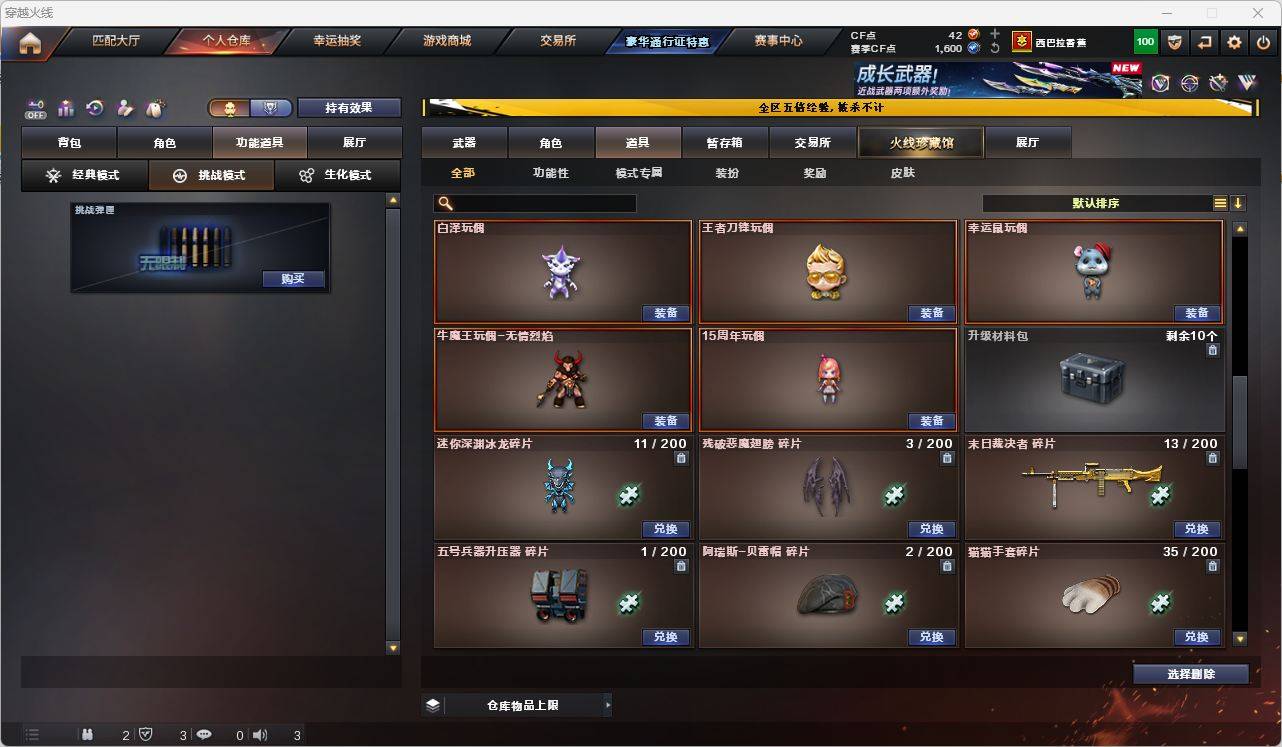Click the puzzle piece icon on 猫猫手套碎片
Screen dimensions: 1282x747
tap(1161, 602)
